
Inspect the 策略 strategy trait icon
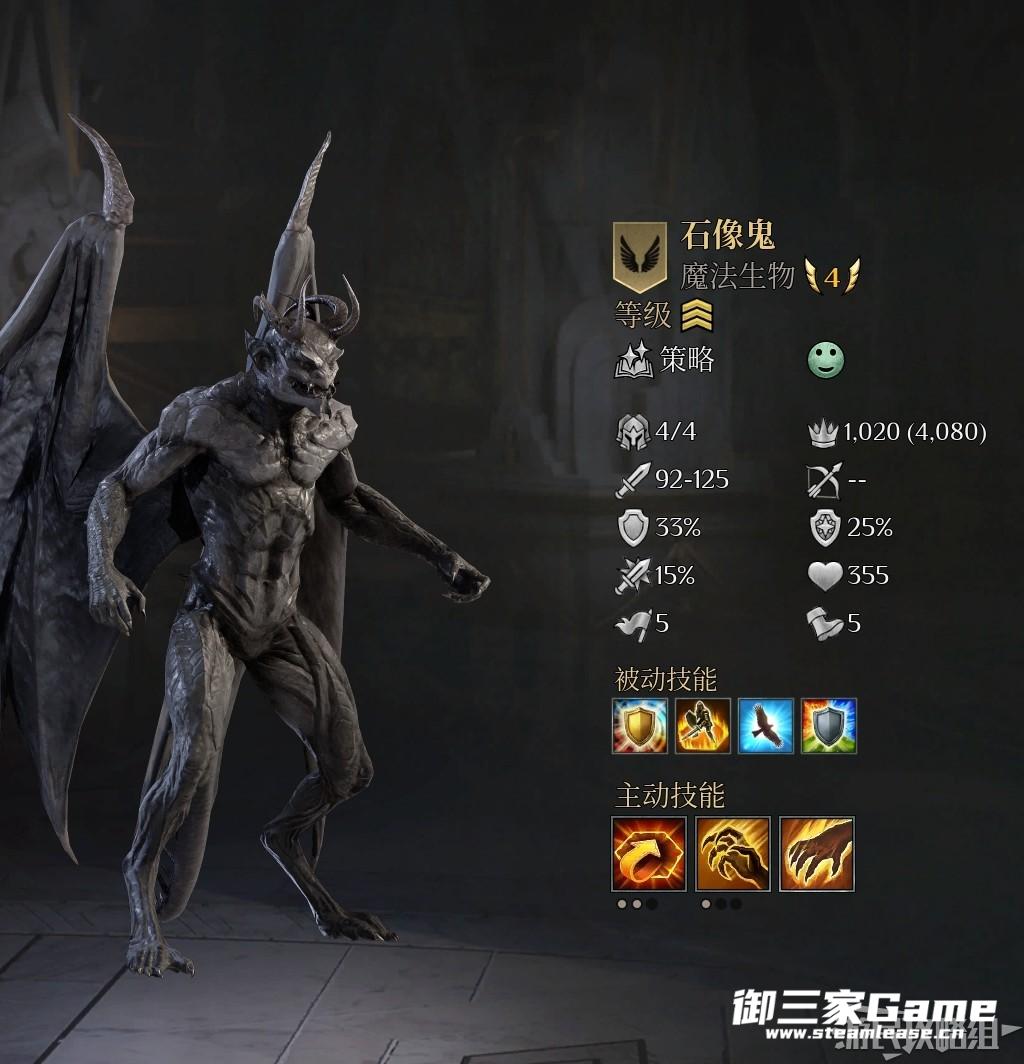(x=634, y=361)
